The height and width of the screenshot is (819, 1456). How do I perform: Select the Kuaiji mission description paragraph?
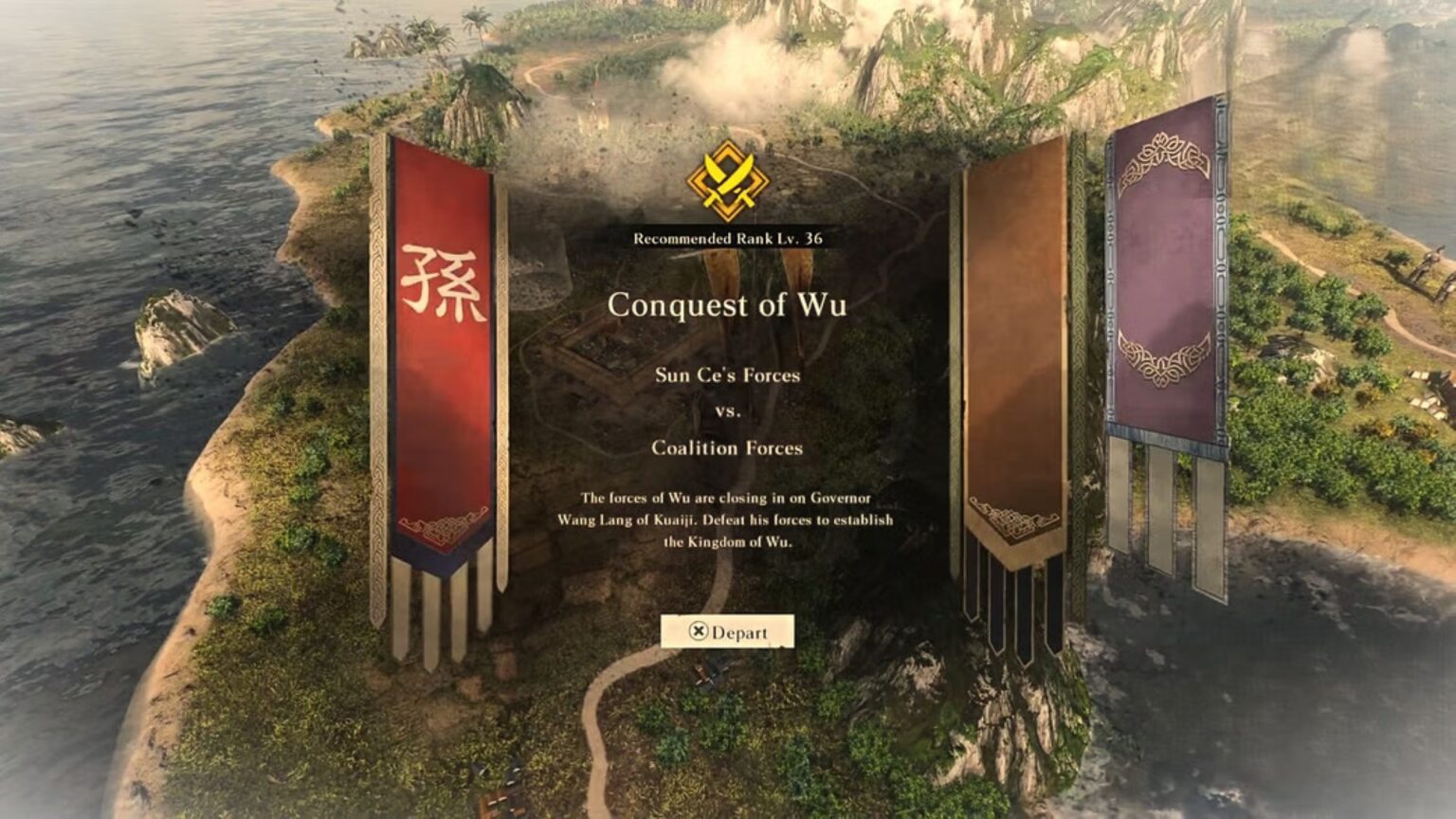(x=730, y=520)
